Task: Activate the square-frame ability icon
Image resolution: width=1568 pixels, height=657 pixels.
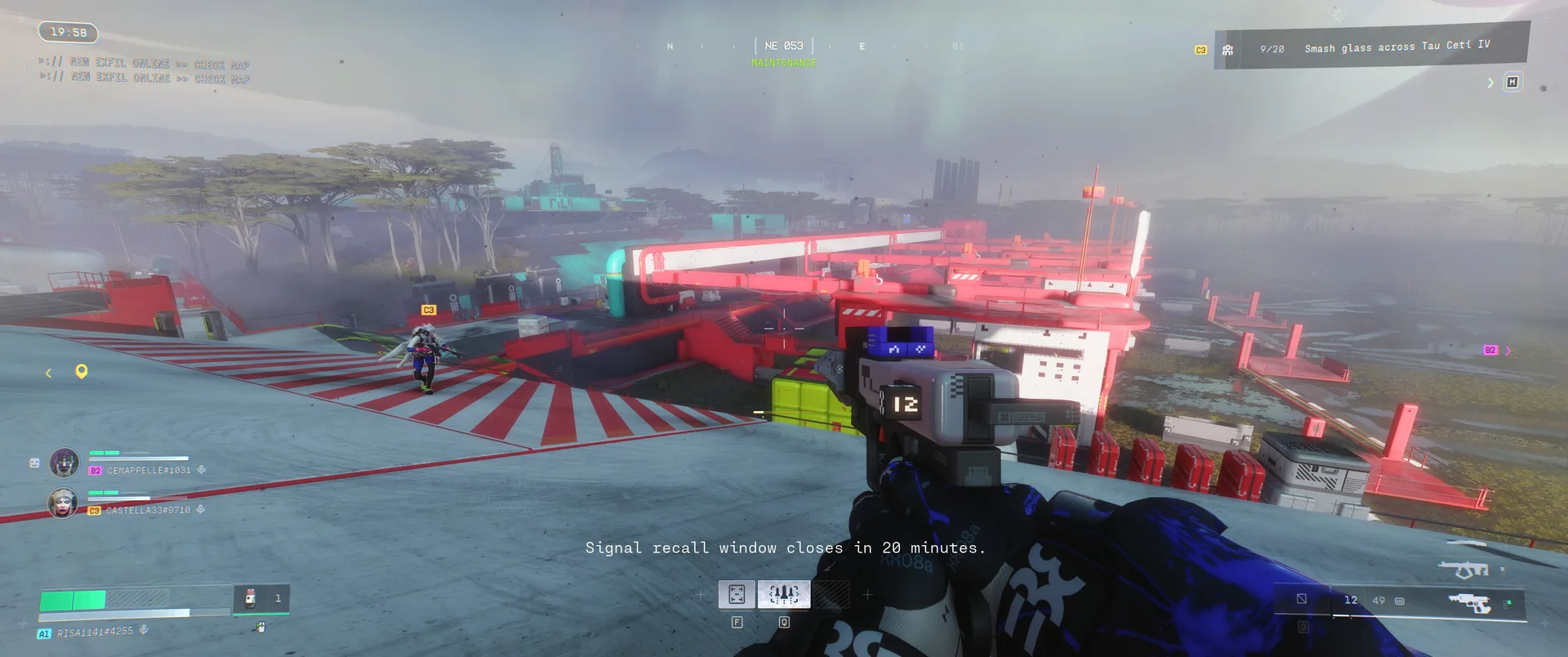Action: click(736, 594)
